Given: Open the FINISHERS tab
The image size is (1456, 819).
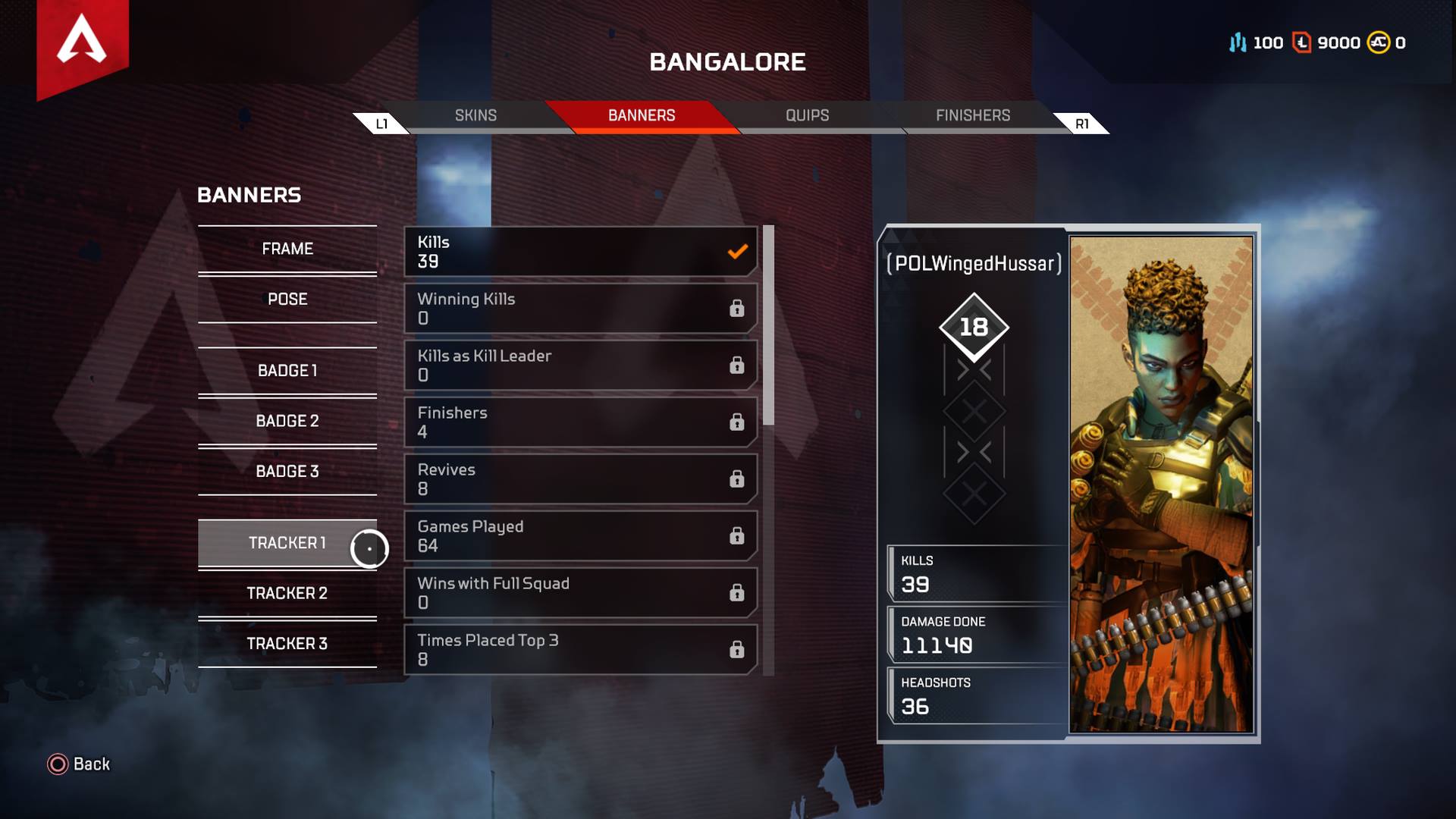Looking at the screenshot, I should coord(973,115).
